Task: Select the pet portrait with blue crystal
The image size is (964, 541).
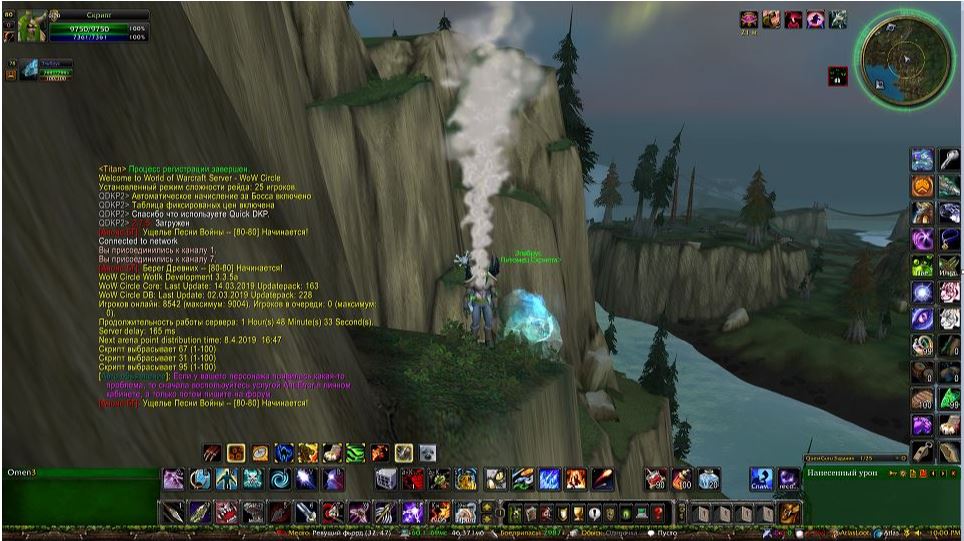Action: tap(28, 69)
